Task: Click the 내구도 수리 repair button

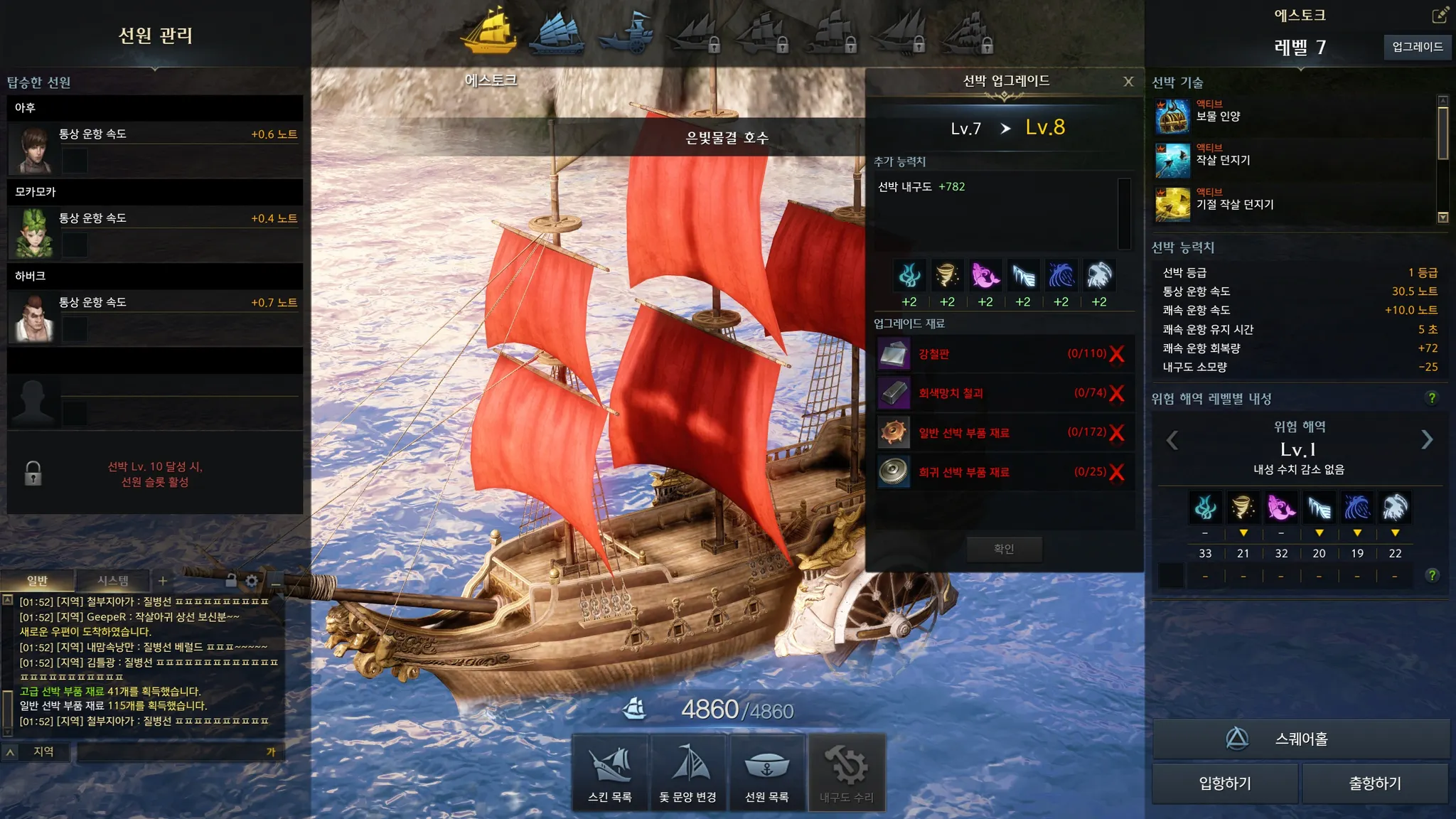Action: coord(846,772)
